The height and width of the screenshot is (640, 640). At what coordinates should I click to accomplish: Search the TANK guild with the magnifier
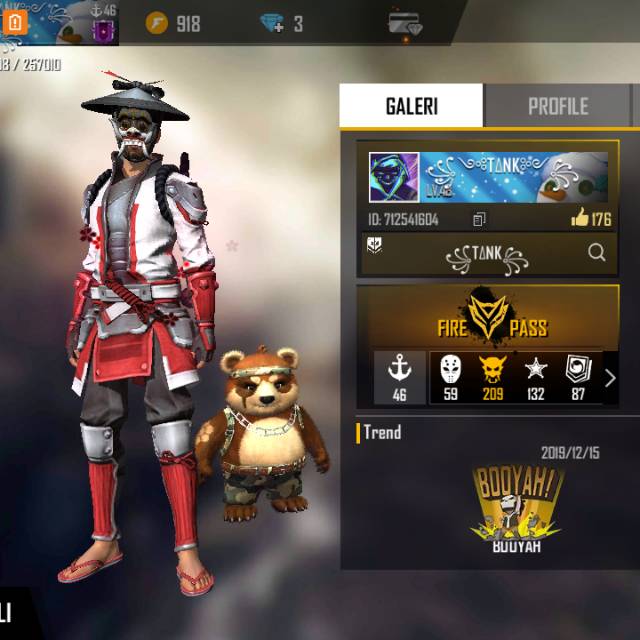(x=597, y=253)
